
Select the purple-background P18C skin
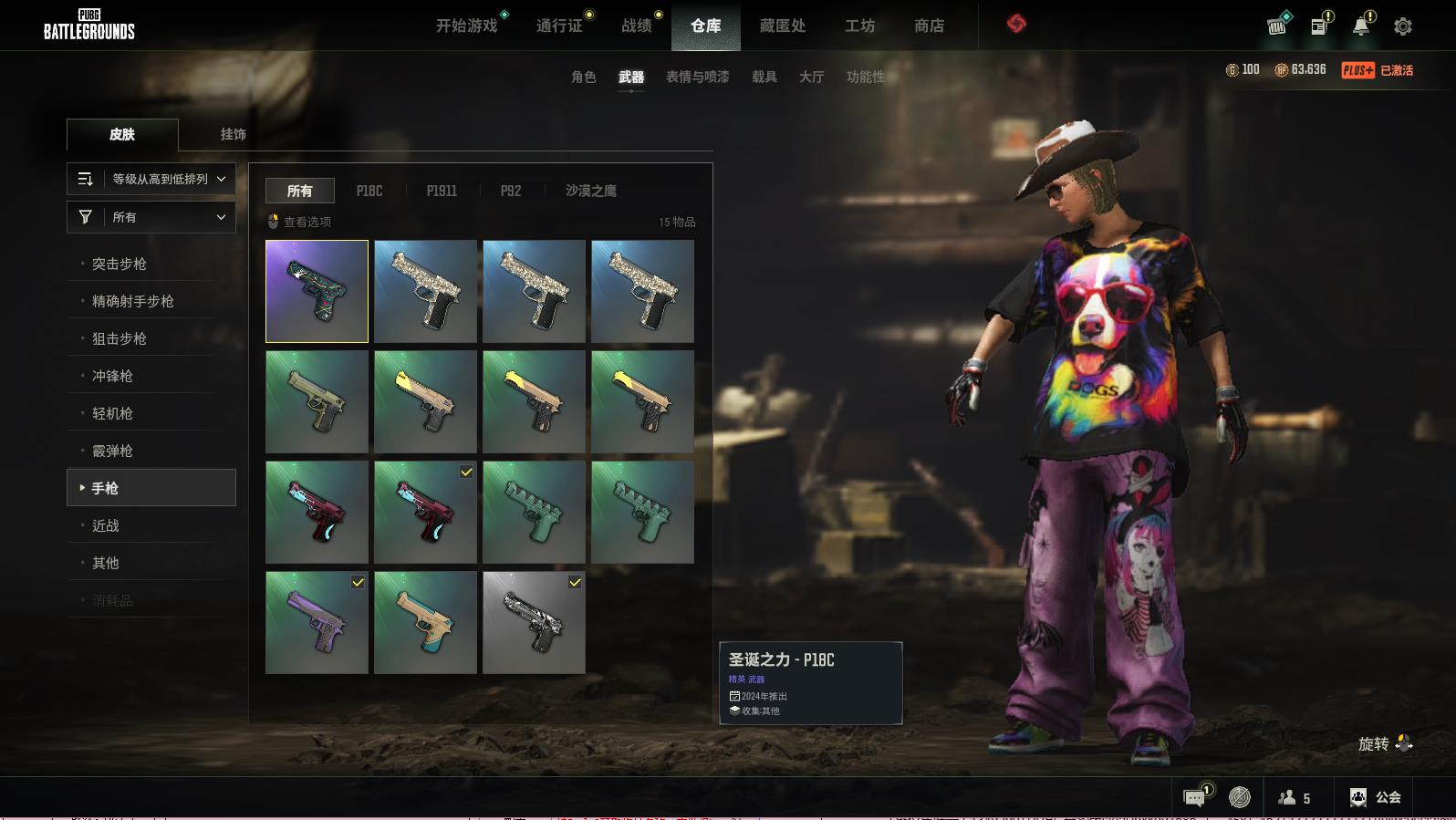point(317,291)
